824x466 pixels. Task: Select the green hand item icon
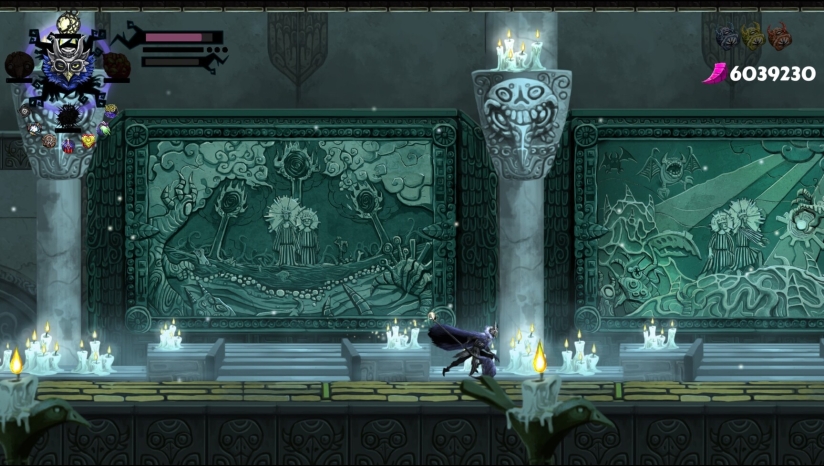[x=104, y=129]
